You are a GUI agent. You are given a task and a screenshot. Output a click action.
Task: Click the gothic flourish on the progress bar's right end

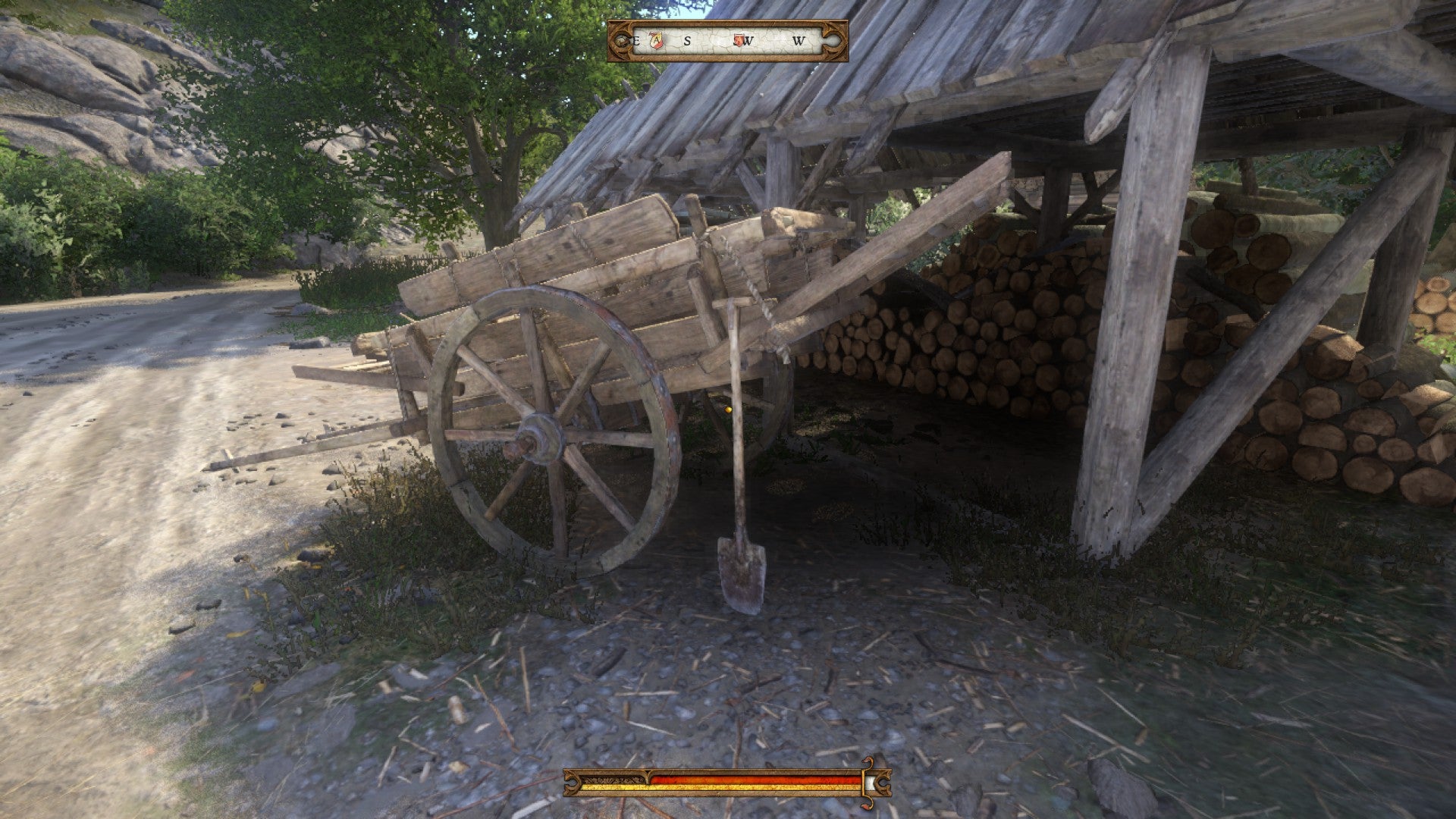884,783
